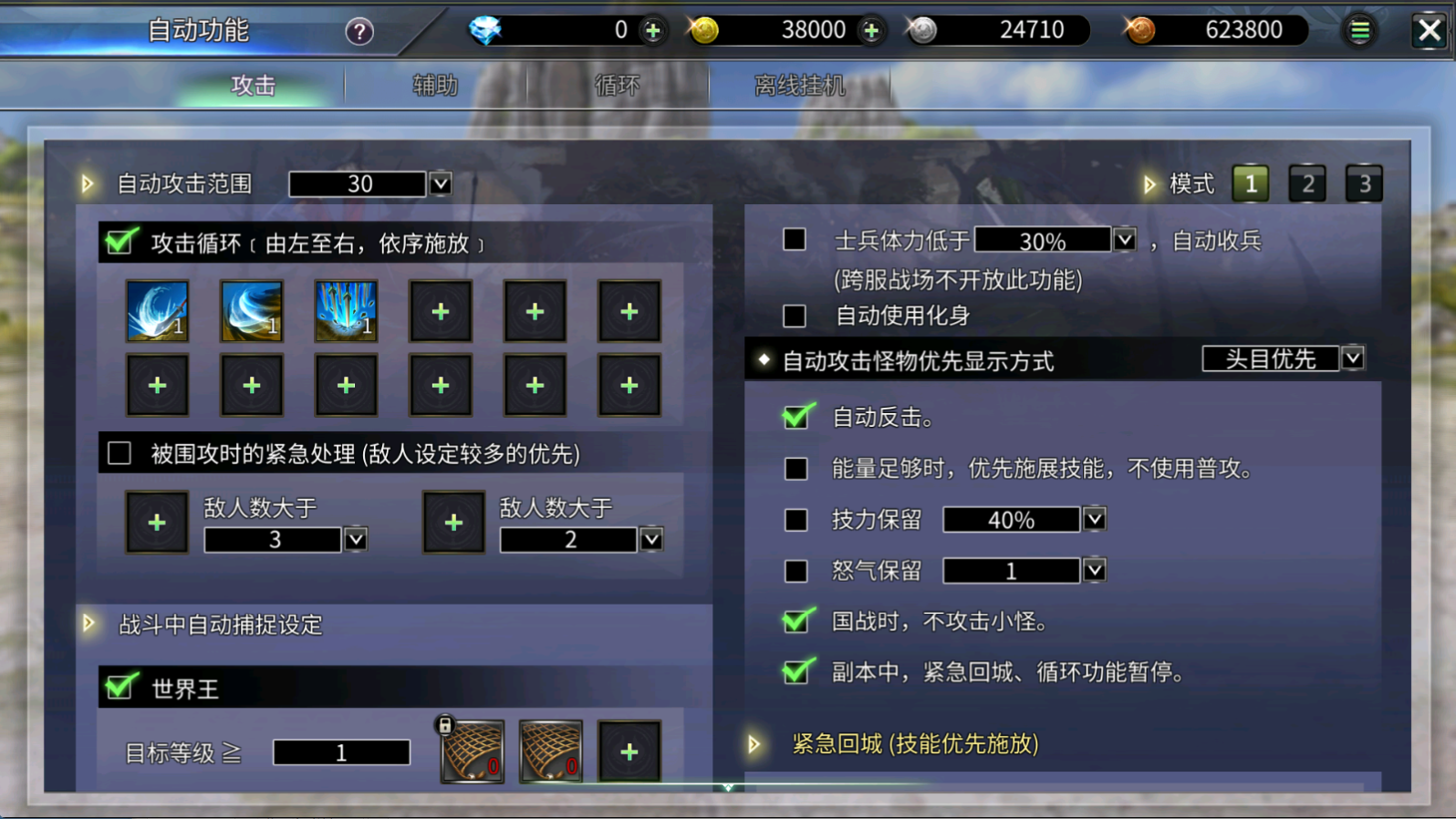Disable 自动反击 option
The height and width of the screenshot is (819, 1456).
tap(796, 418)
